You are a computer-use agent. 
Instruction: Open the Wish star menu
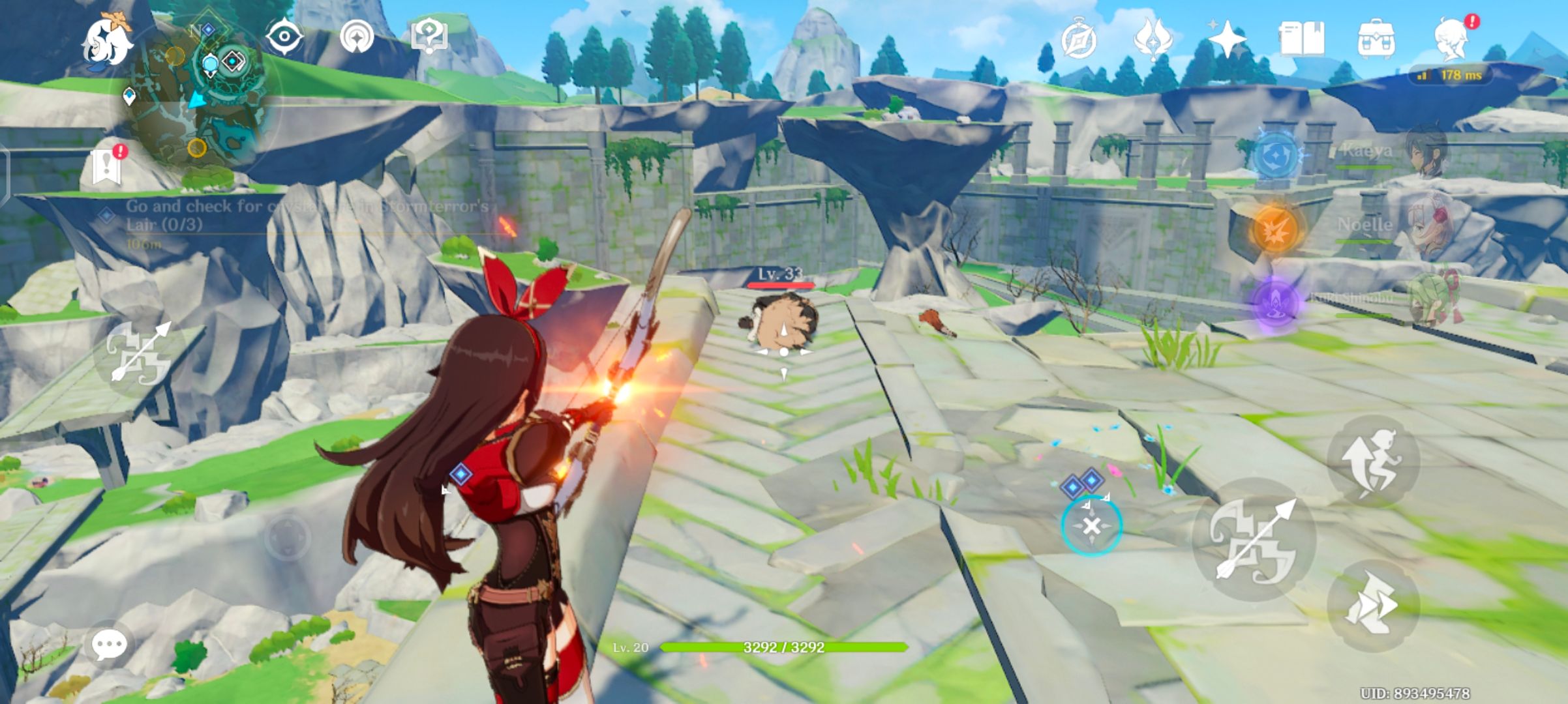coord(1228,39)
